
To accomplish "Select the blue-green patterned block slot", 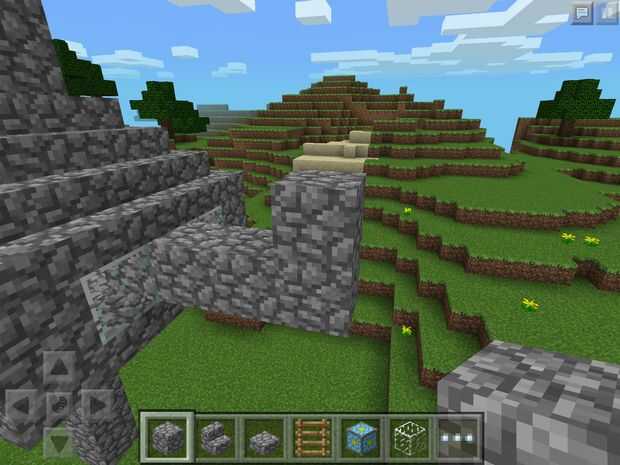I will point(361,437).
